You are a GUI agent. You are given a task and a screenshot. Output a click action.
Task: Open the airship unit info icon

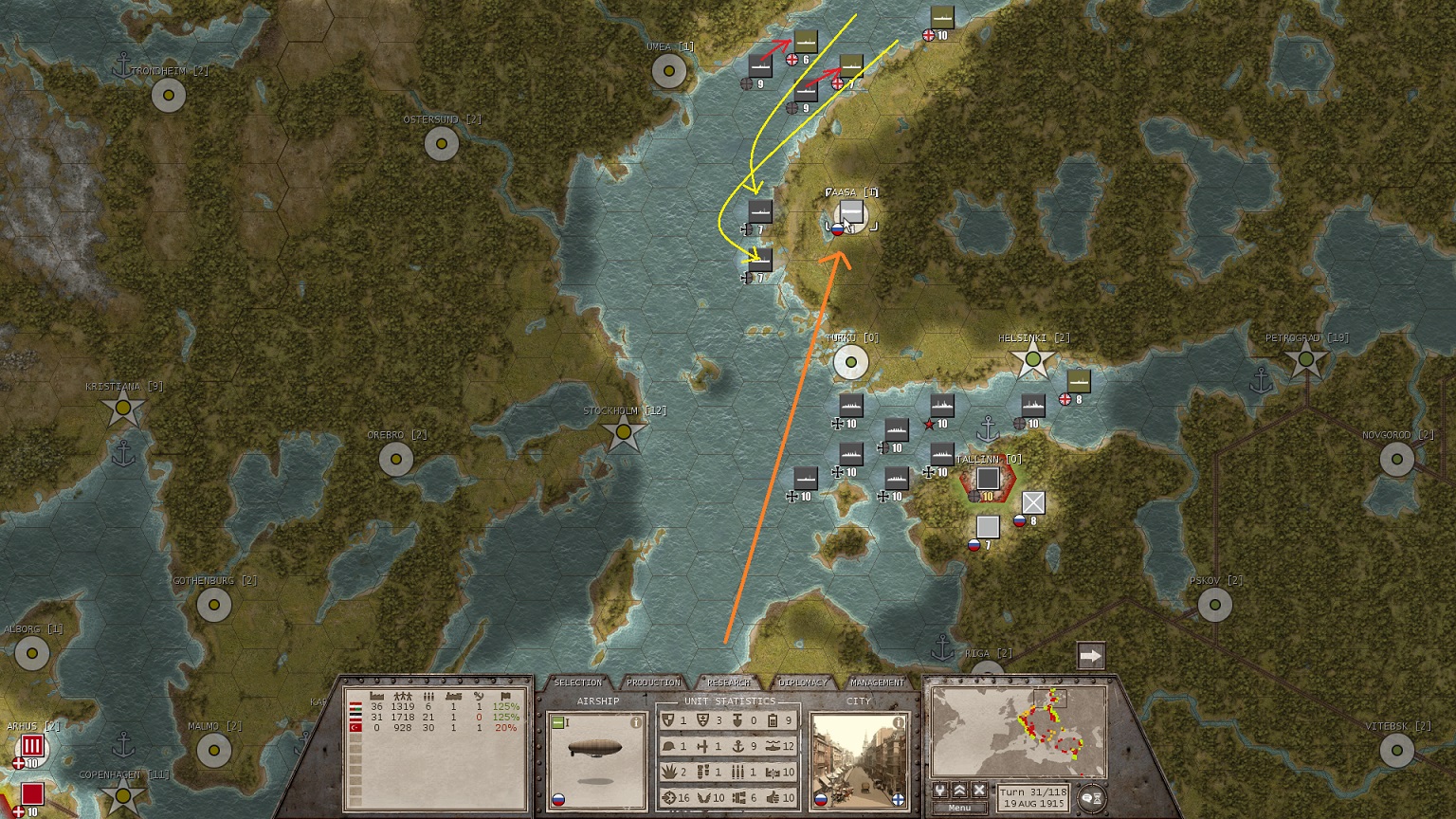(636, 723)
